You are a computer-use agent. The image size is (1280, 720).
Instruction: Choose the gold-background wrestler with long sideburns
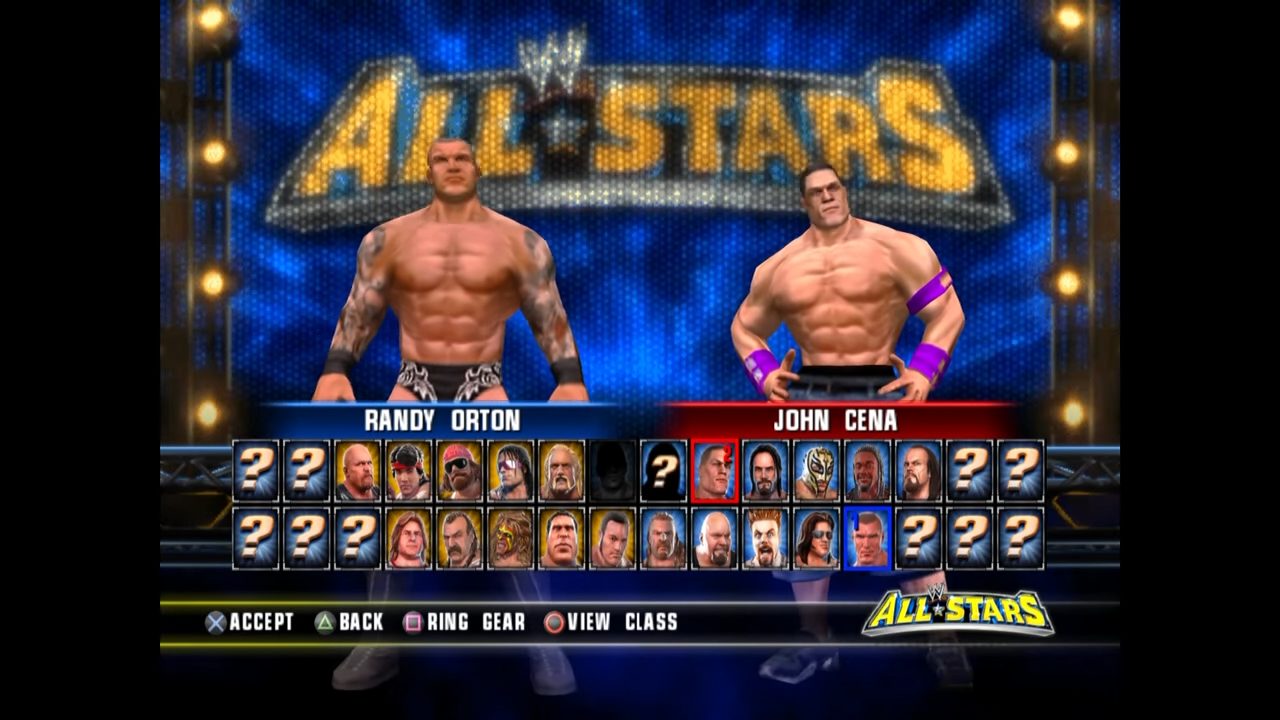click(x=613, y=538)
